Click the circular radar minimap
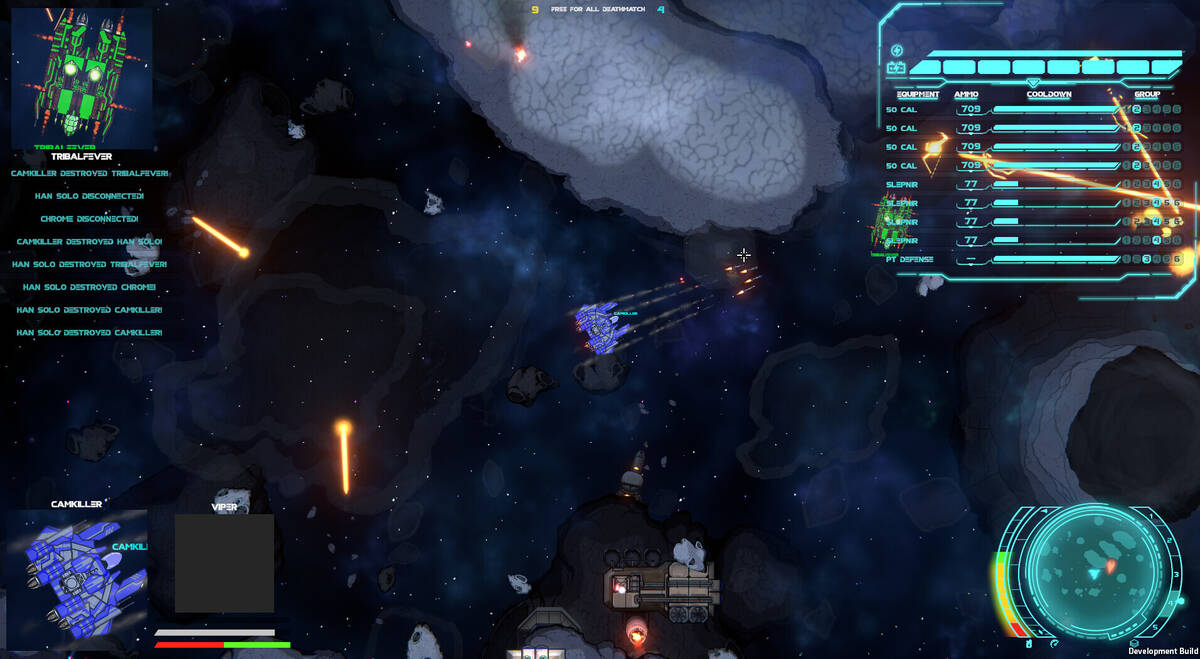This screenshot has height=659, width=1200. pos(1094,571)
